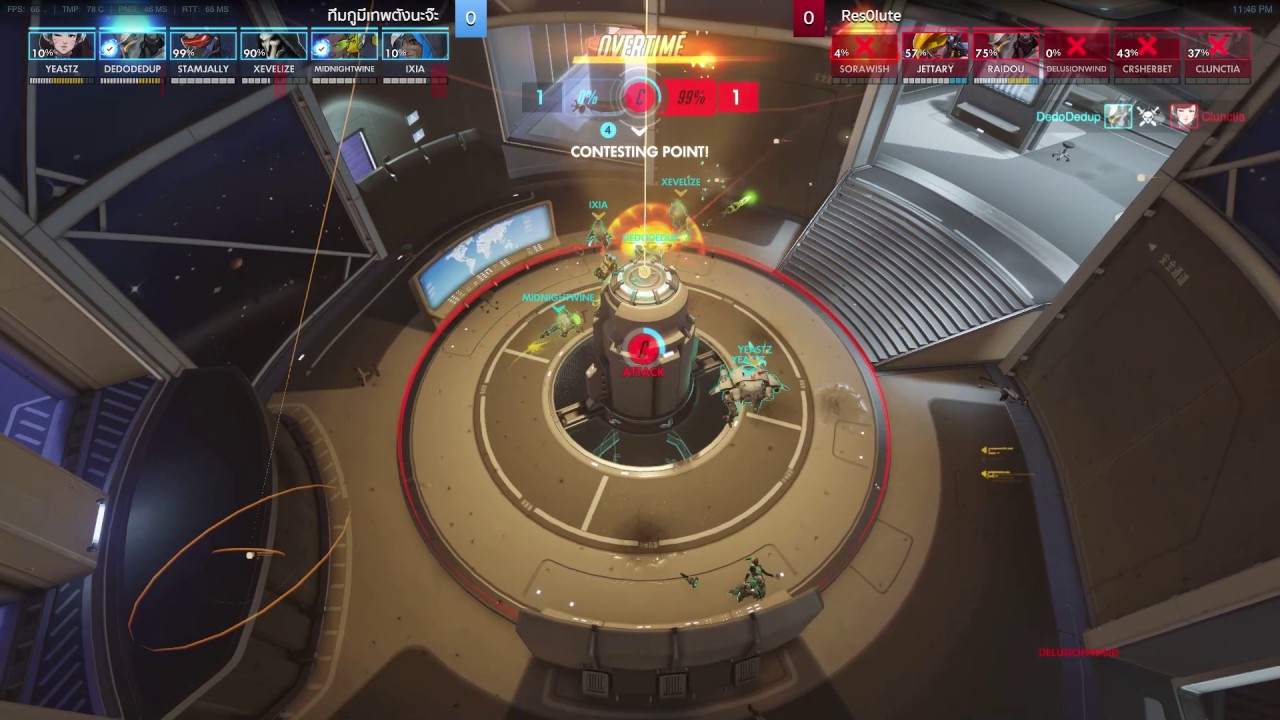The height and width of the screenshot is (720, 1280).
Task: Select IXIA's player portrait
Action: pos(414,47)
